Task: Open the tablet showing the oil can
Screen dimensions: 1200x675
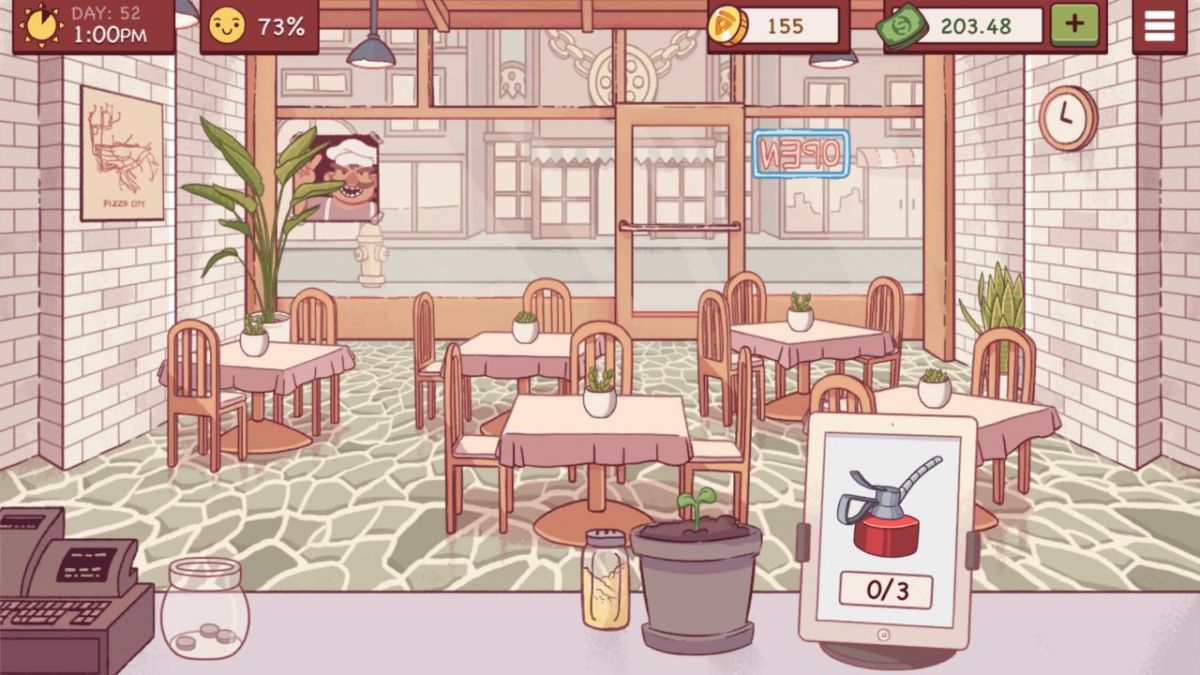Action: pos(887,530)
